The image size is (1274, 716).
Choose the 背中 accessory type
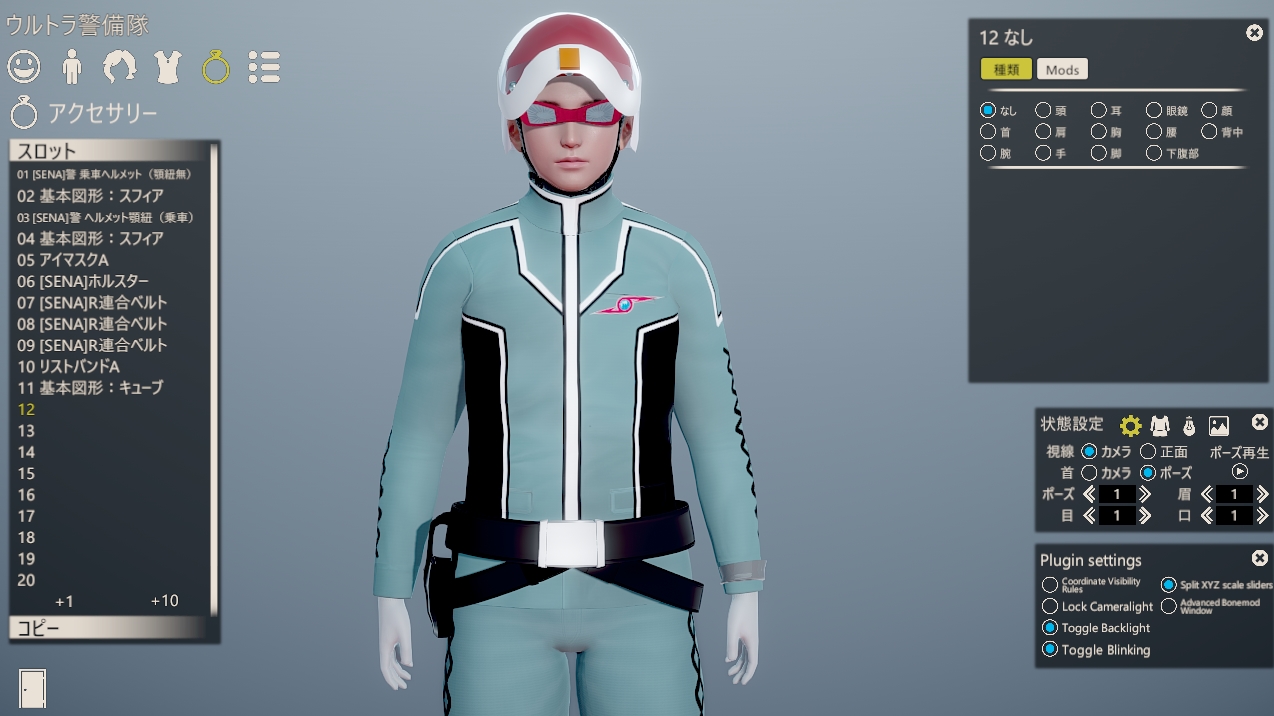point(1210,132)
